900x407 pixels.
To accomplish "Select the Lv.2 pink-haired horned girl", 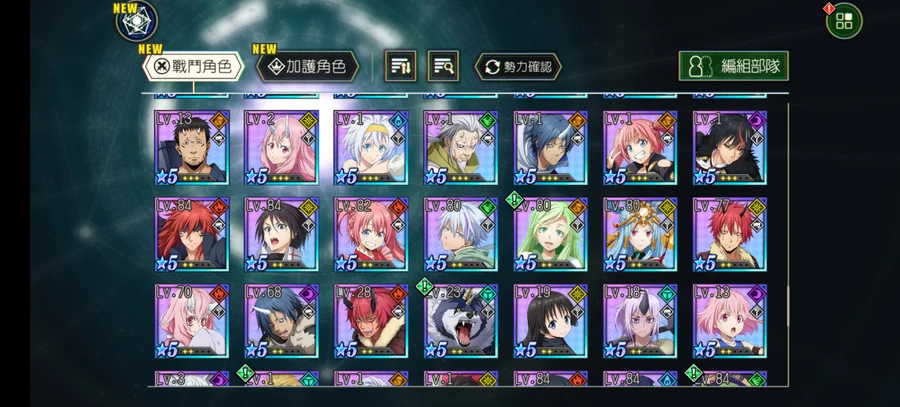I will coord(281,148).
